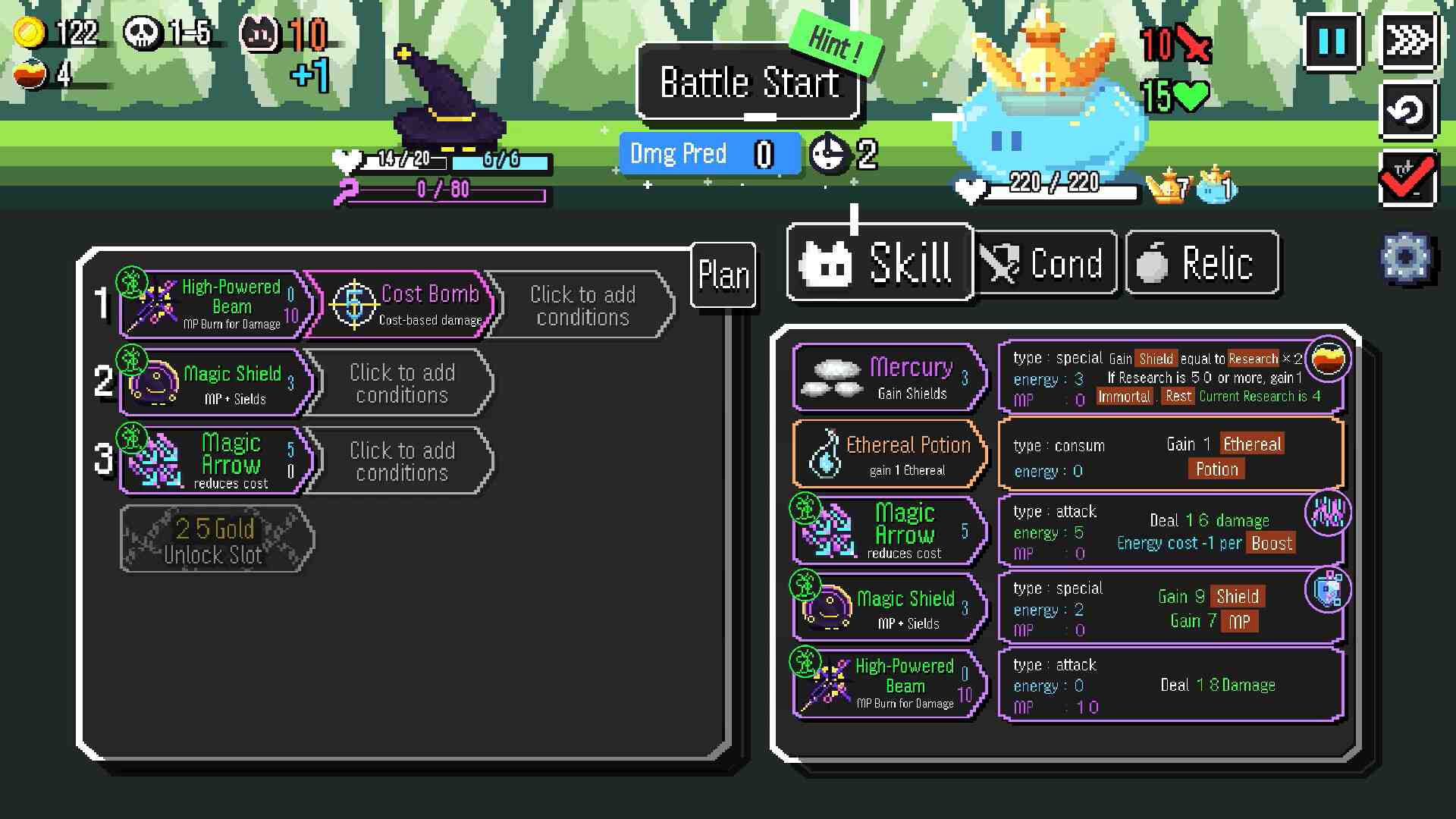Pause the game
1456x819 pixels.
(1332, 41)
